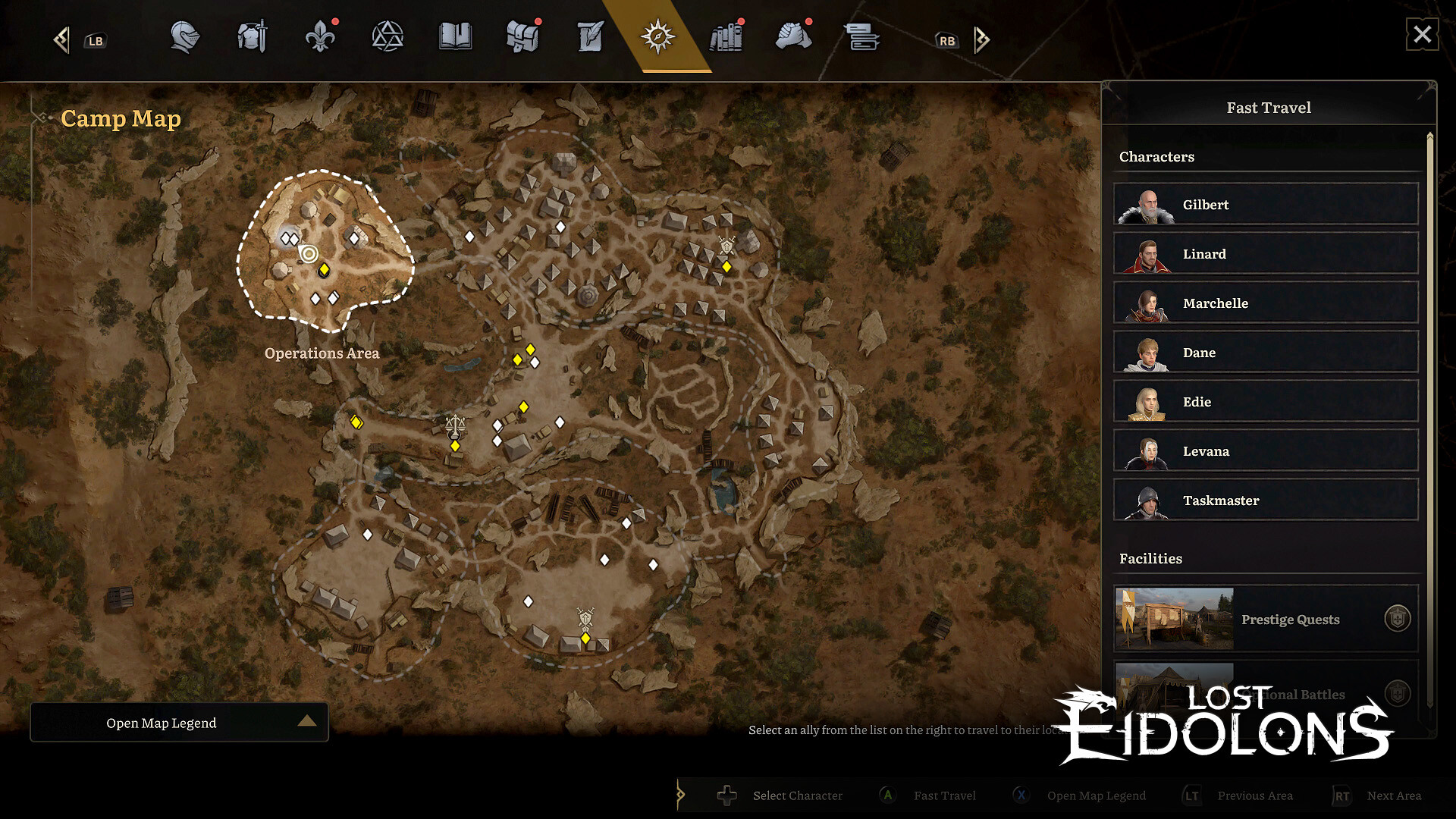Click the yellow marker inside Operations Area

325,268
